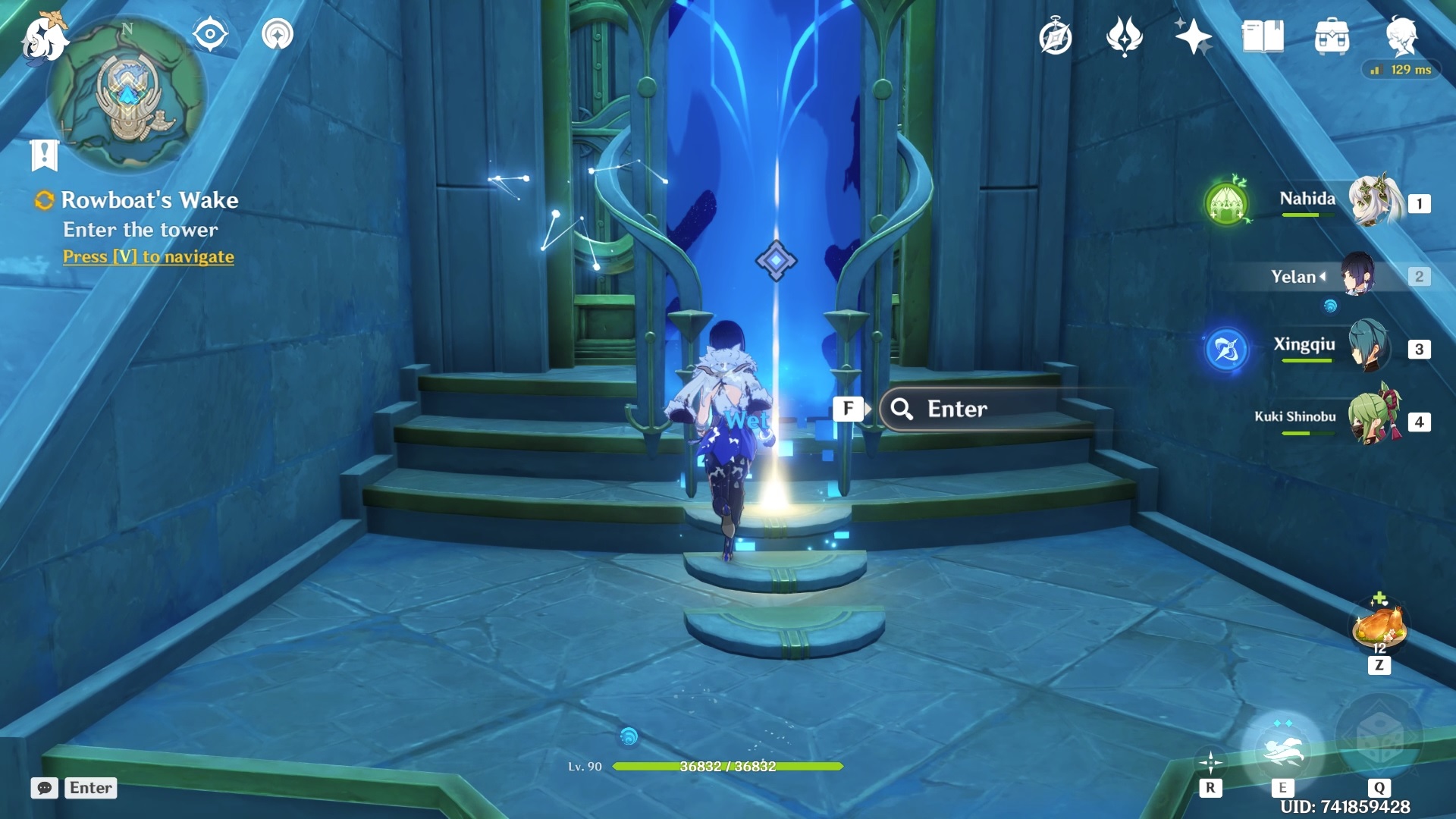Activate Yelan's elemental skill
Viewport: 1456px width, 819px height.
coord(1282,749)
